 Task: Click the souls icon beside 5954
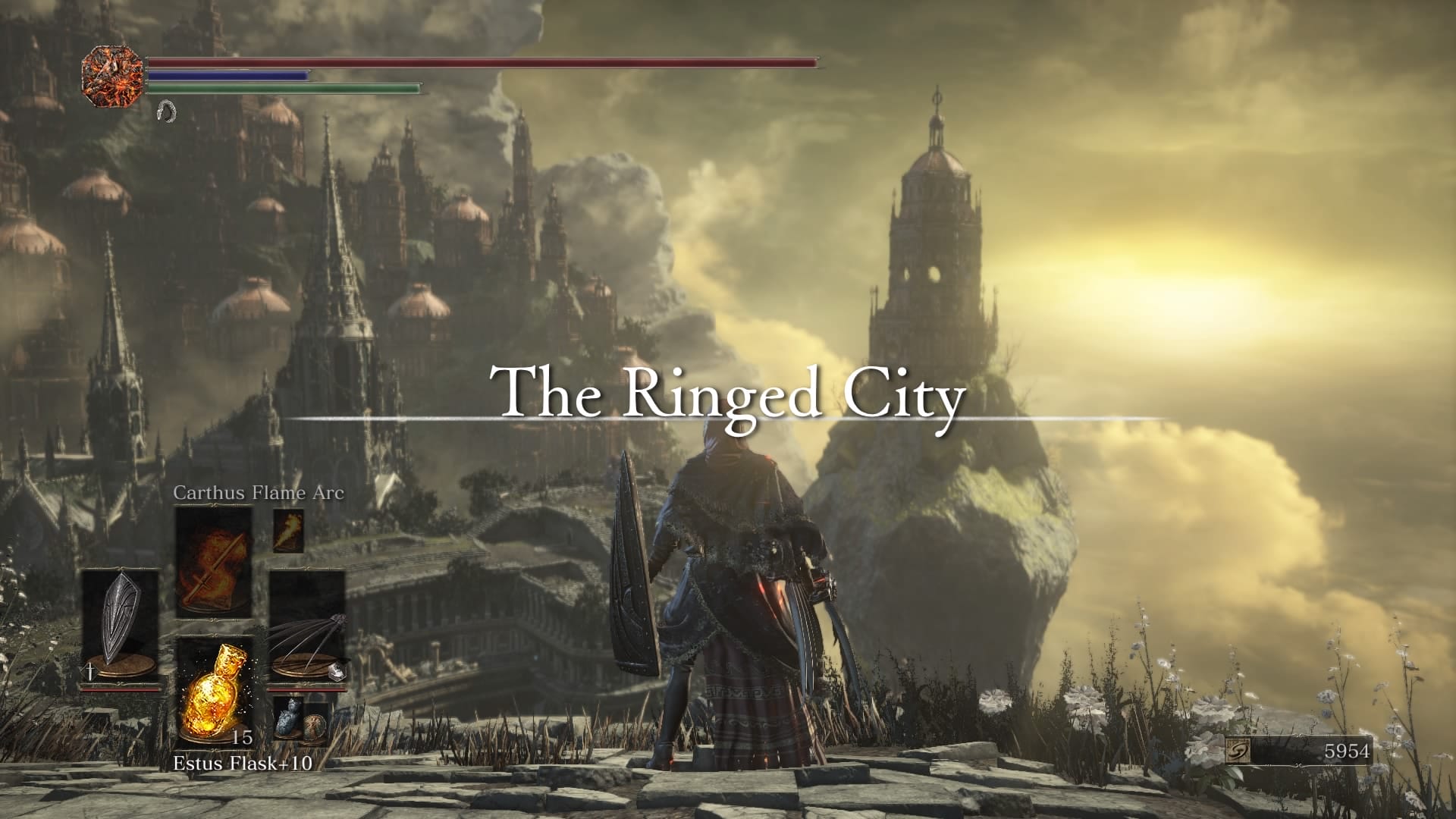point(1238,751)
